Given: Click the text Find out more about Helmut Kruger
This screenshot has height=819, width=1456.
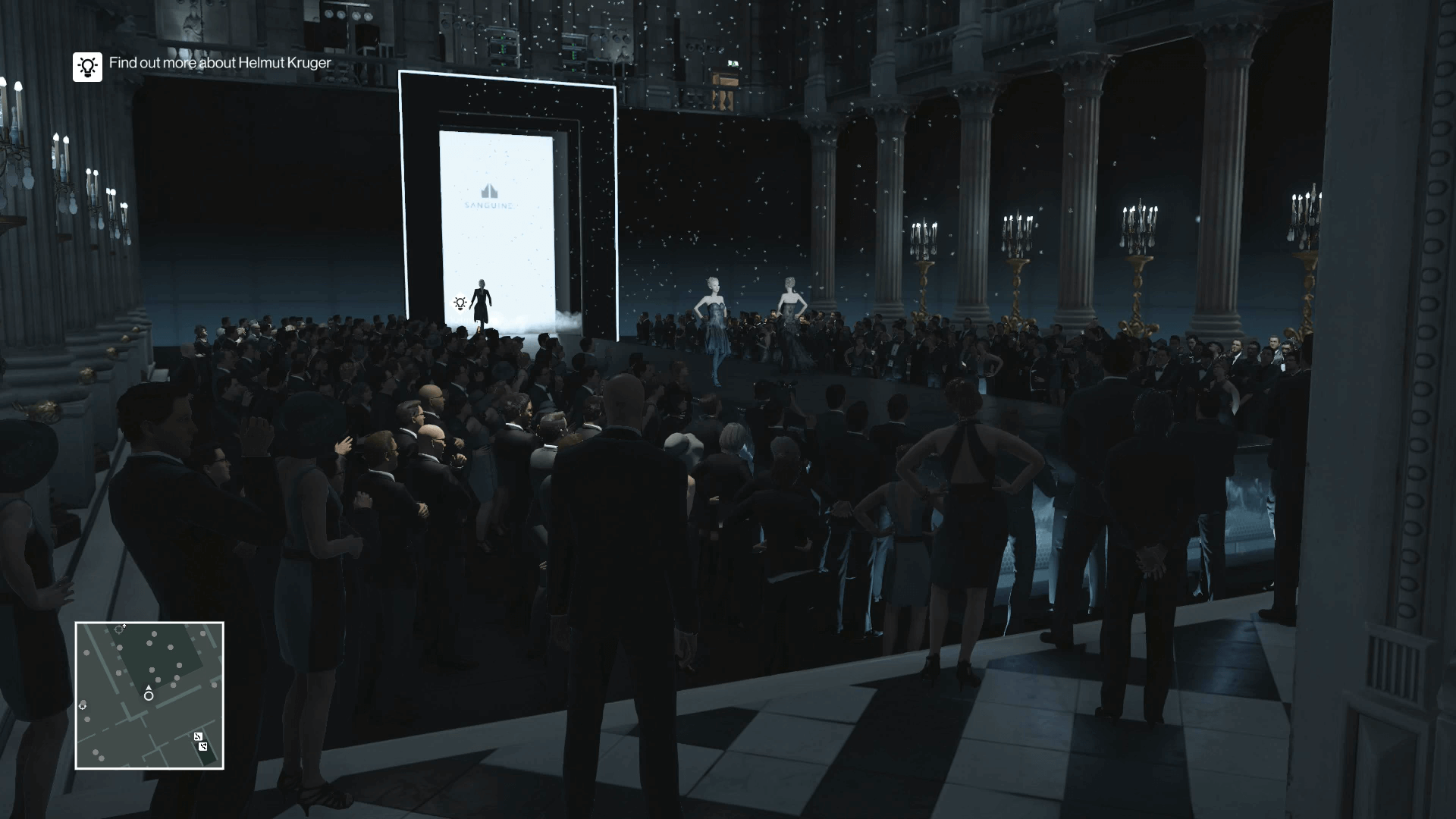Looking at the screenshot, I should (219, 64).
